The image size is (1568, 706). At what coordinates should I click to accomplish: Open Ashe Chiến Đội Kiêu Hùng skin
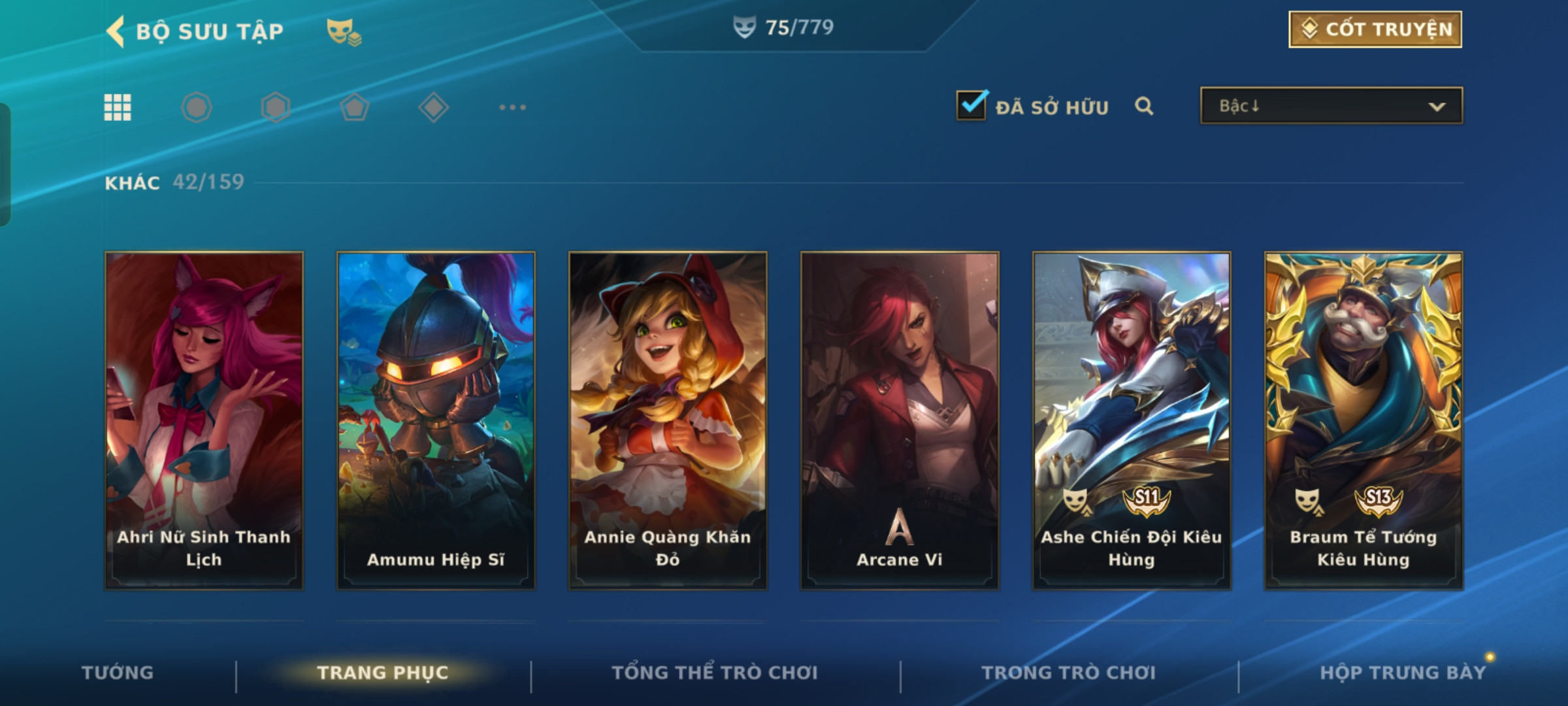(x=1132, y=420)
